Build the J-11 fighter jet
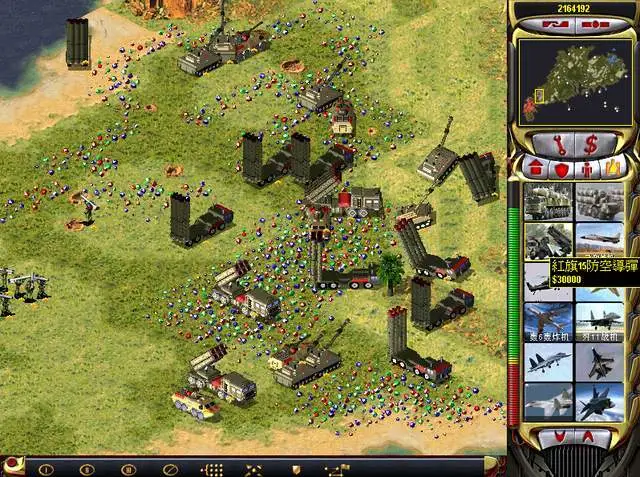Image resolution: width=640 pixels, height=477 pixels. pyautogui.click(x=600, y=321)
